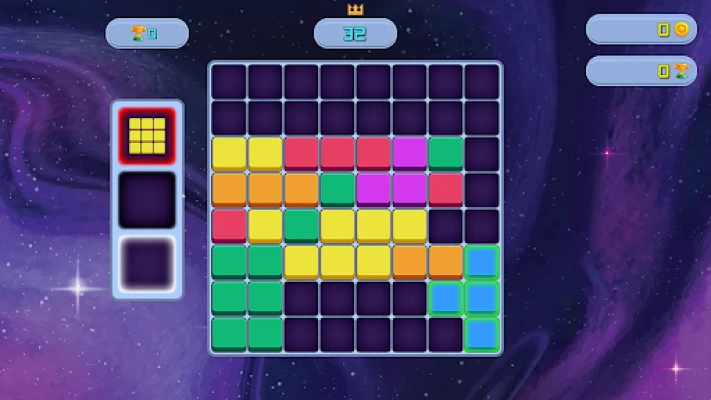Screen dimensions: 711x400
Task: Click the crown high score badge
Action: click(355, 33)
